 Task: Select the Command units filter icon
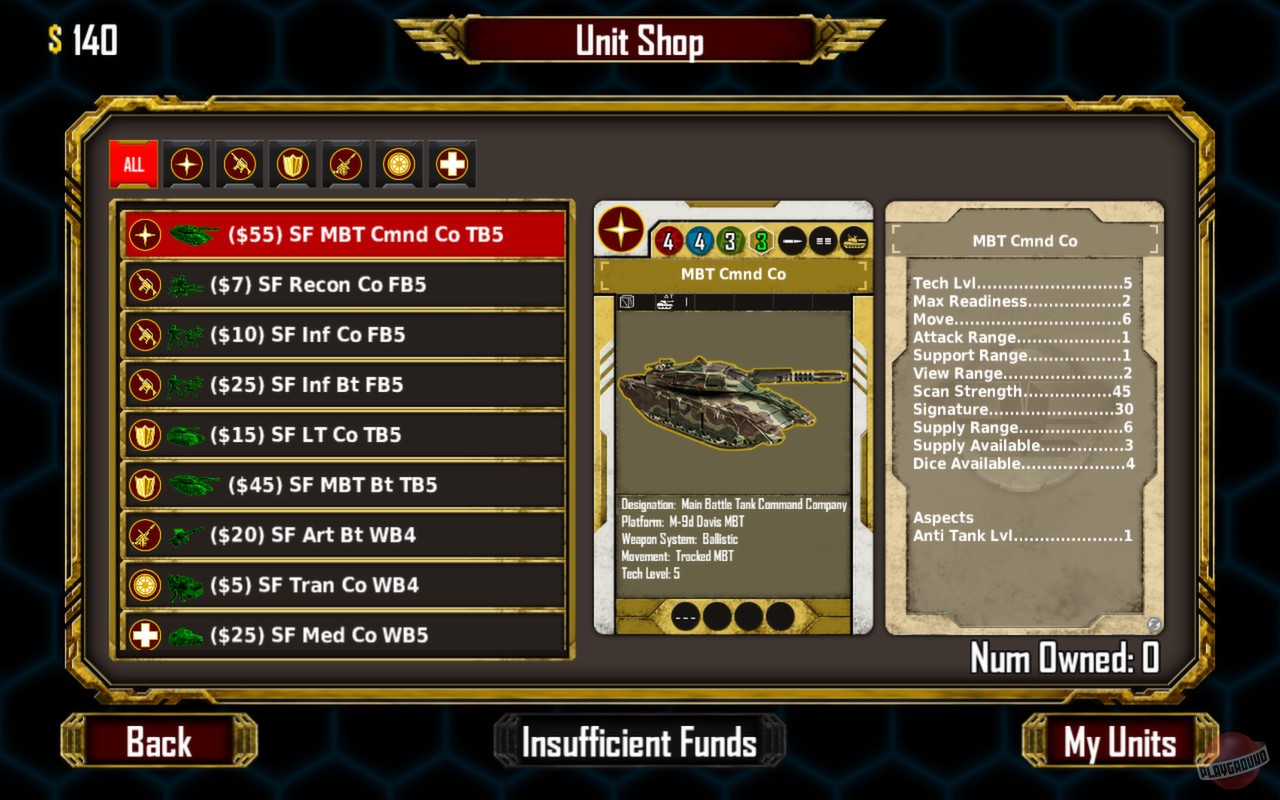click(186, 164)
